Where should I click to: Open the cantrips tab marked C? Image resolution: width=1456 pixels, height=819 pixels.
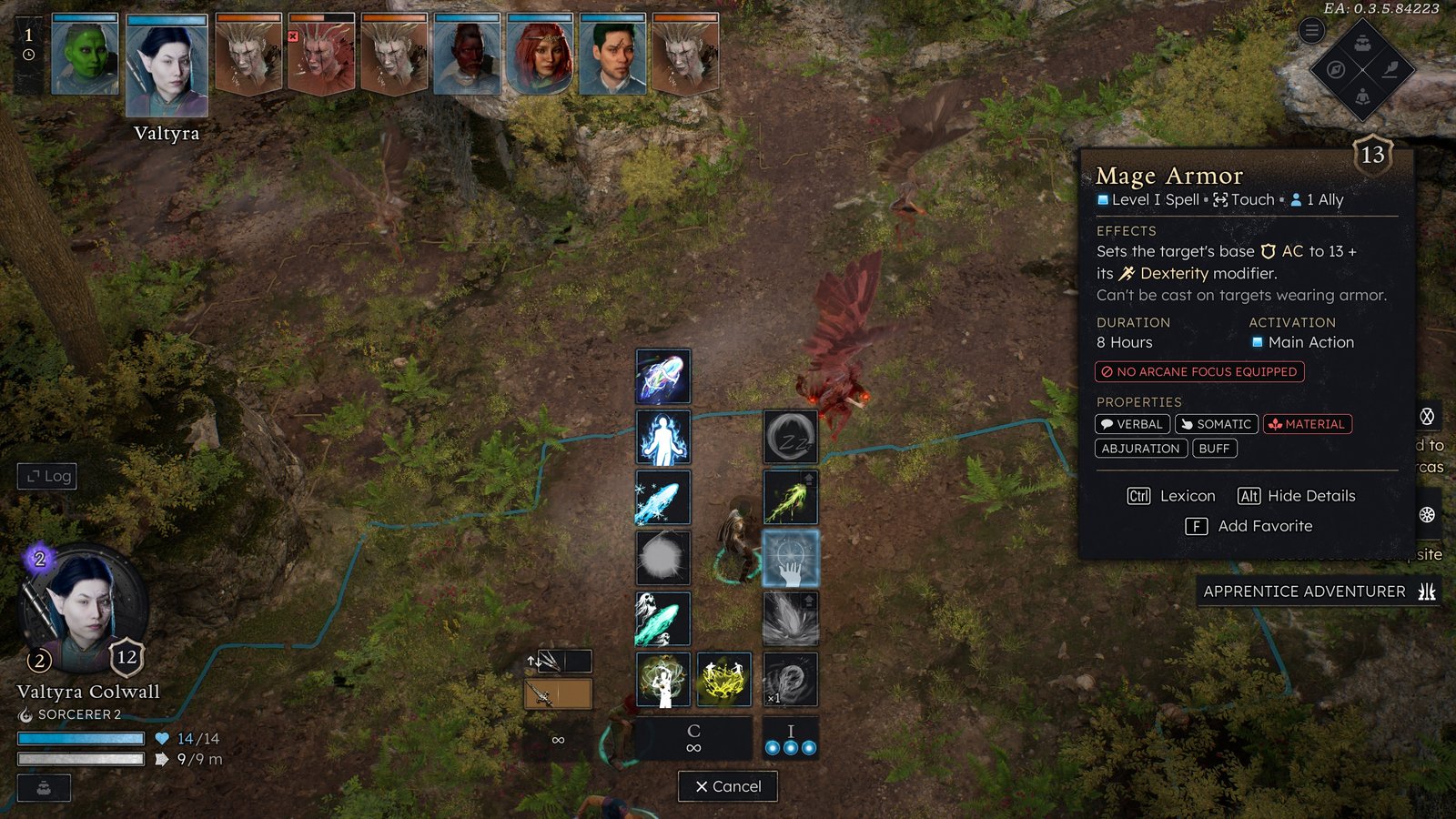[x=693, y=738]
